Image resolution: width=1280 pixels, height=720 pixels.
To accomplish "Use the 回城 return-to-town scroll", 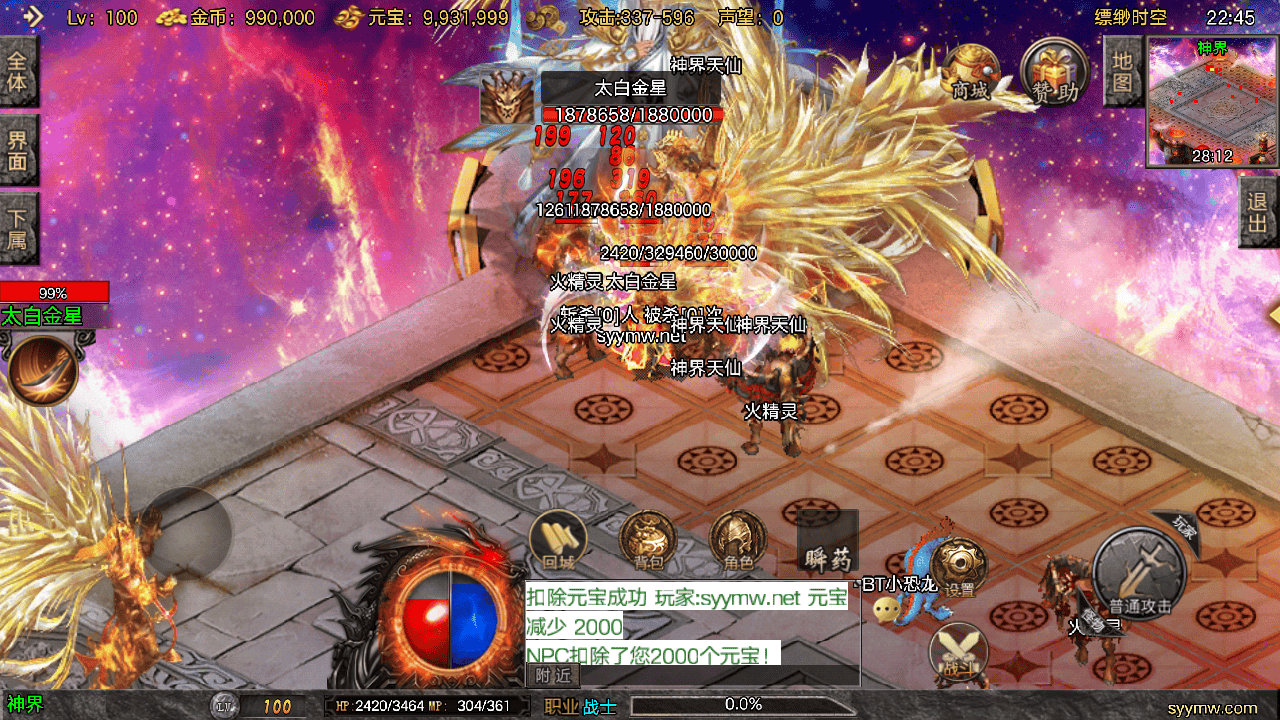I will point(558,541).
